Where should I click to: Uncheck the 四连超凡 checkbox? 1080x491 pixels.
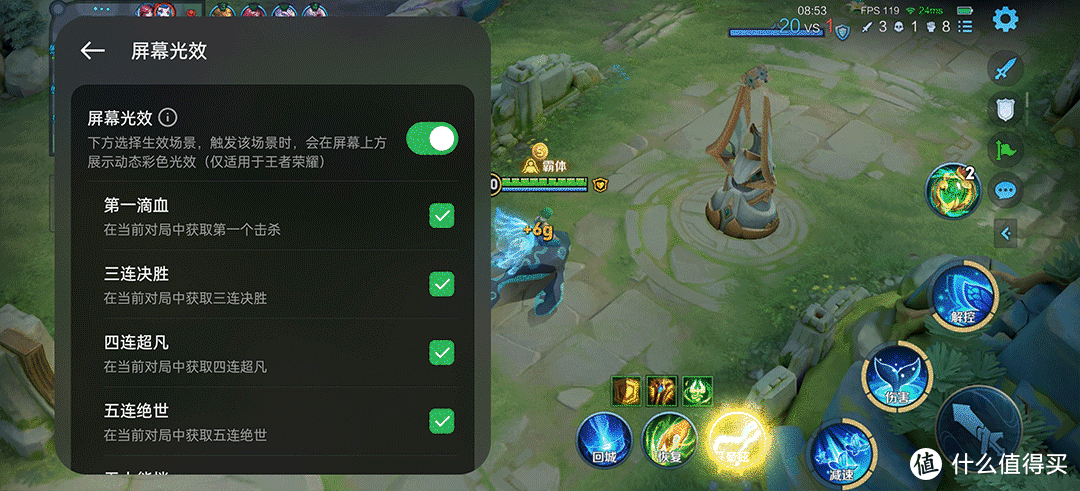pyautogui.click(x=441, y=352)
